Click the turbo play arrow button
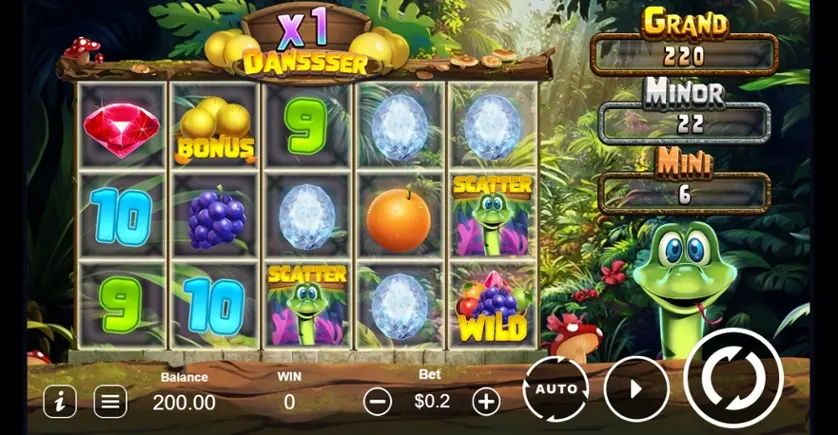 pos(637,388)
